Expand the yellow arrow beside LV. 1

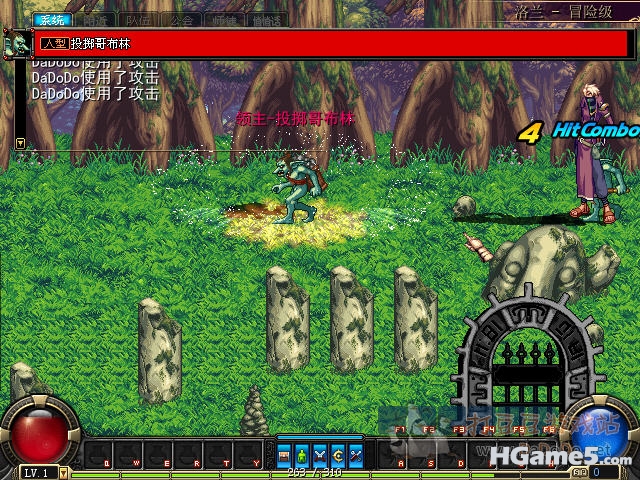point(64,472)
